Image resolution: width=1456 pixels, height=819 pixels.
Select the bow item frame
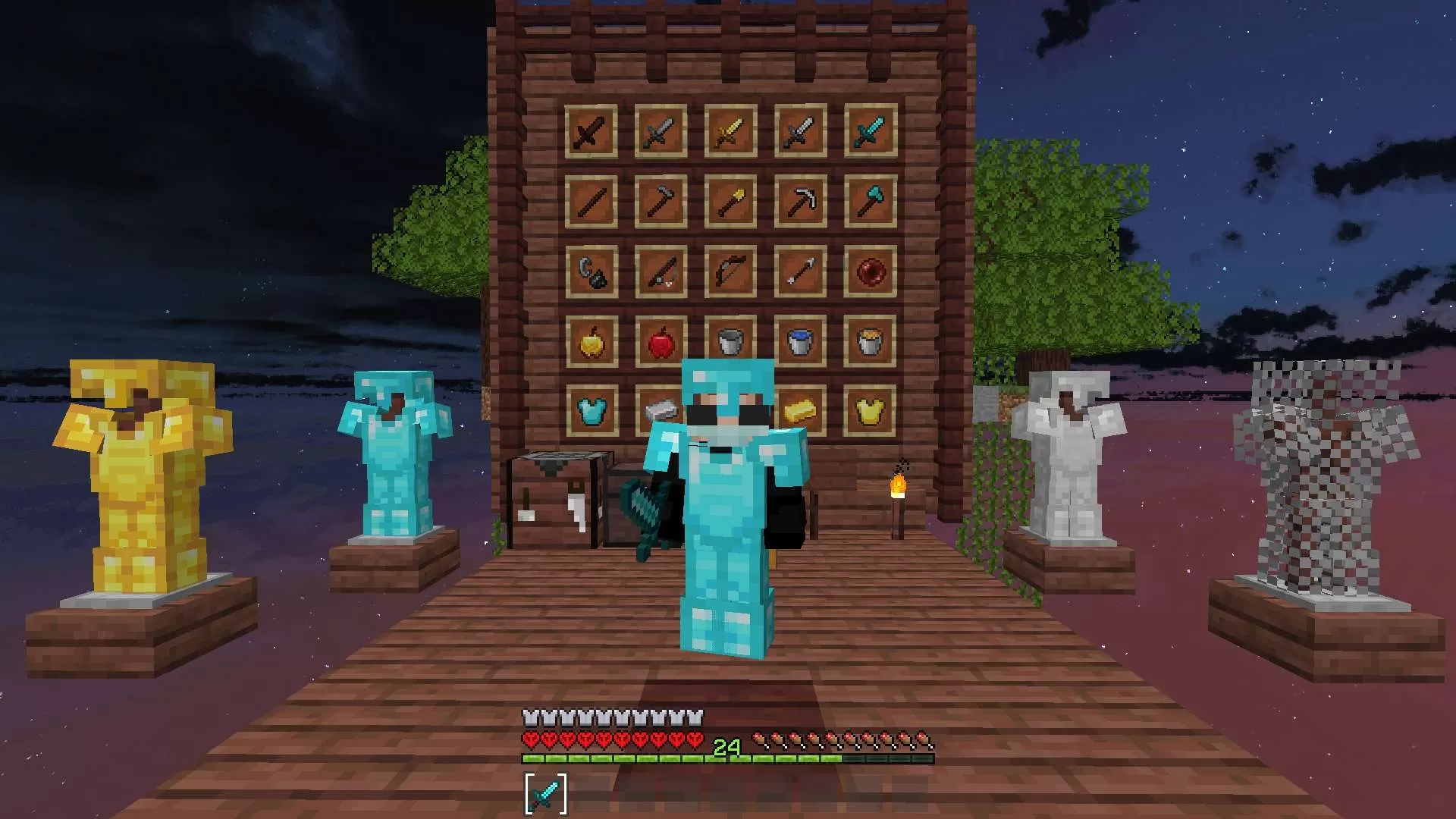click(x=730, y=271)
